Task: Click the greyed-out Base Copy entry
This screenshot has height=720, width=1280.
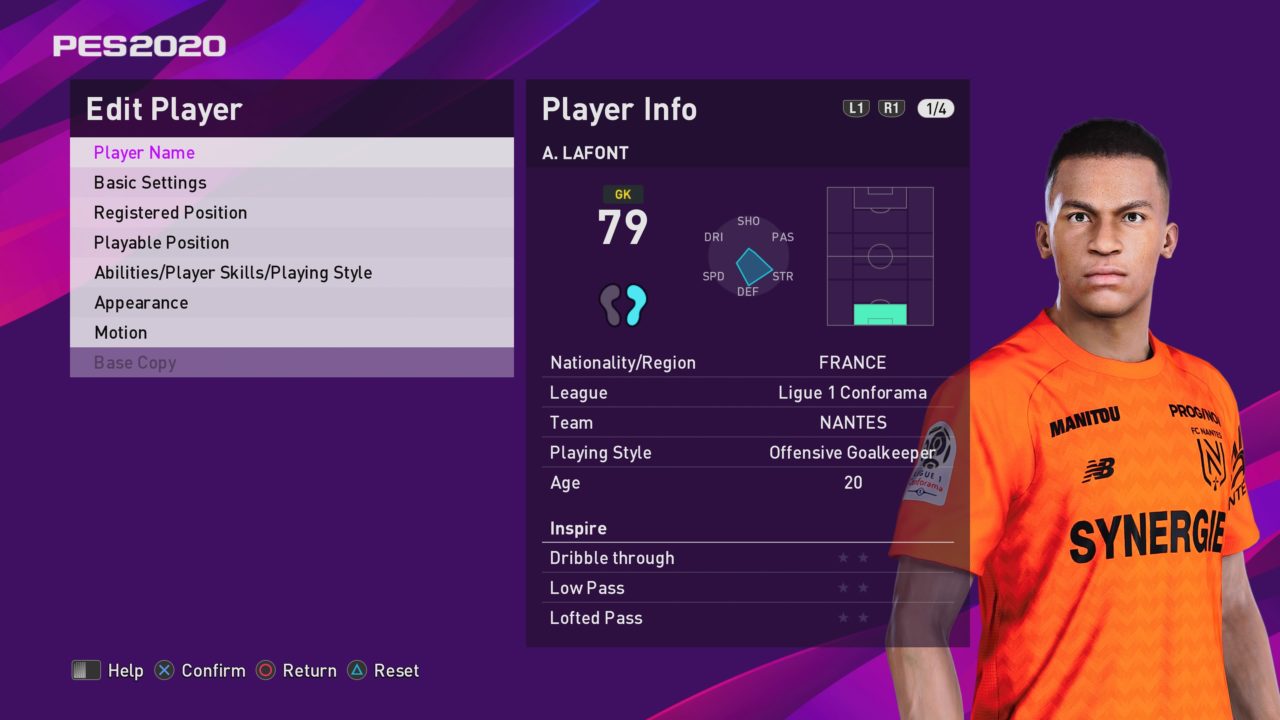Action: point(135,363)
